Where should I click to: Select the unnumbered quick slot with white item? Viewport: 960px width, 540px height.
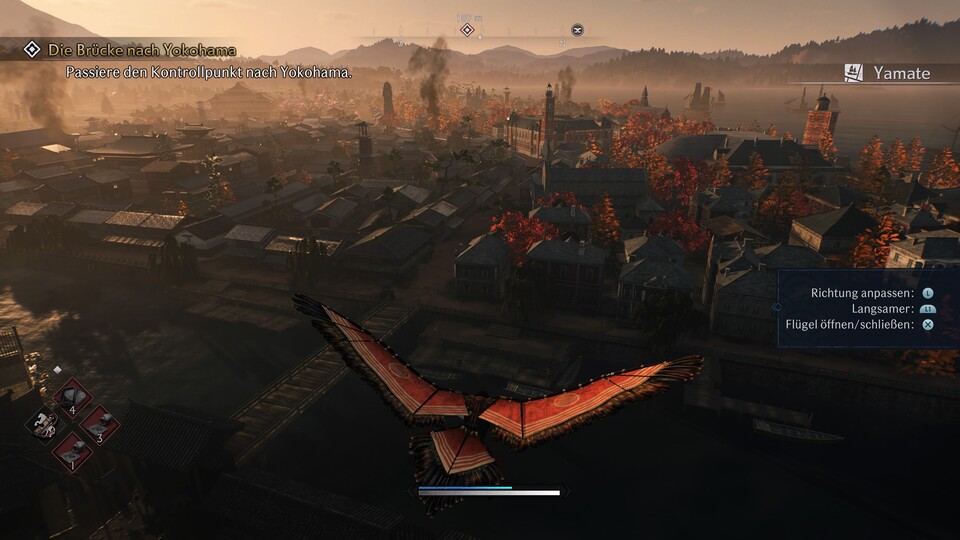[x=44, y=424]
